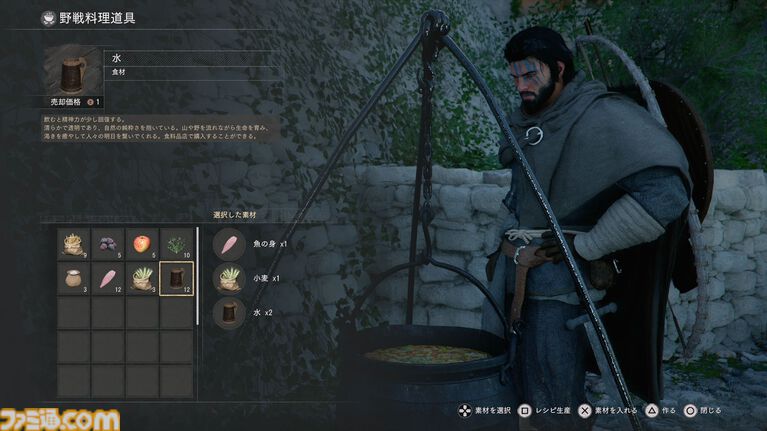Select the white flour pouch slot
The width and height of the screenshot is (767, 431).
point(74,279)
